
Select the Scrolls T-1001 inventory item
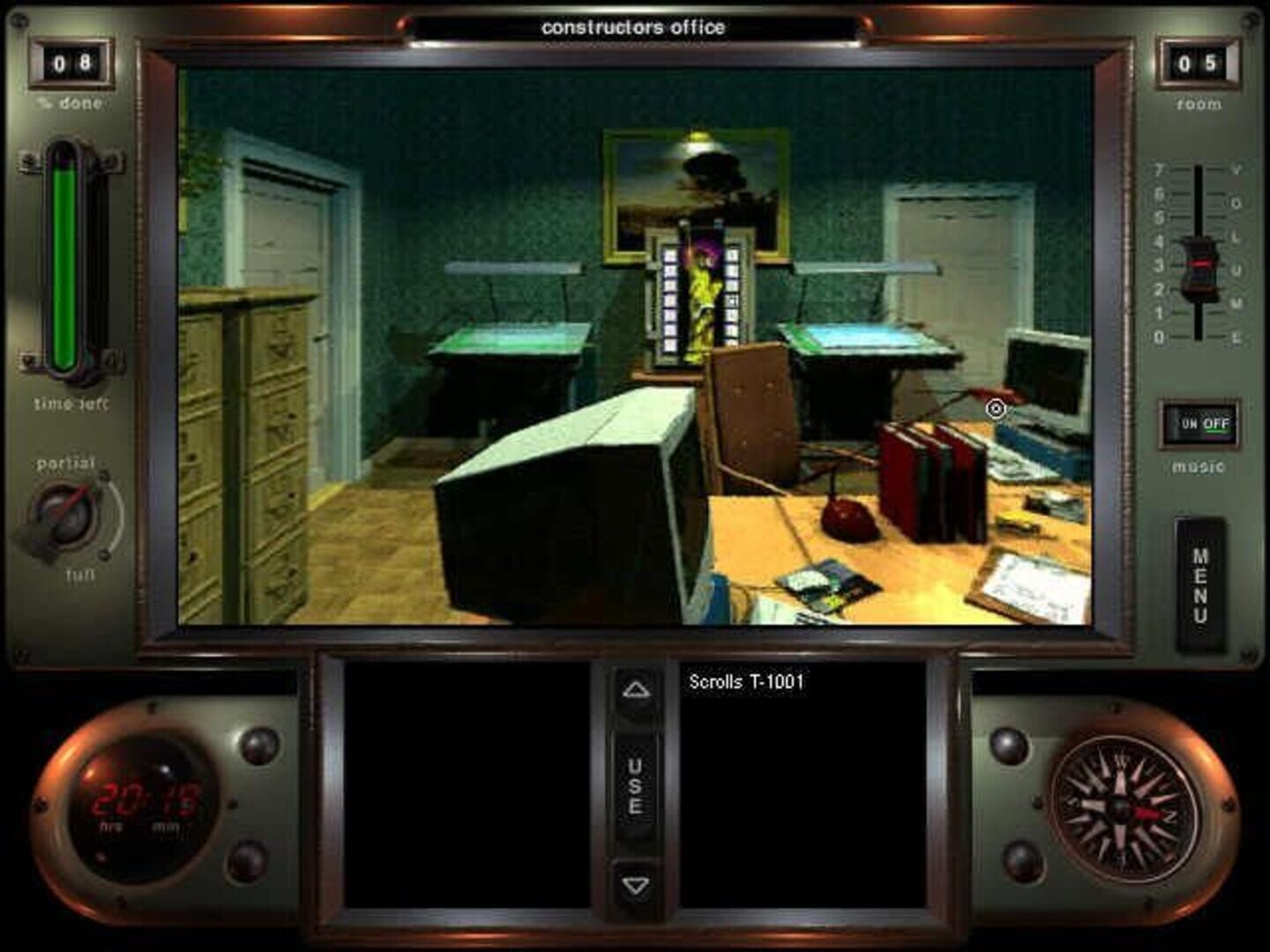(745, 681)
